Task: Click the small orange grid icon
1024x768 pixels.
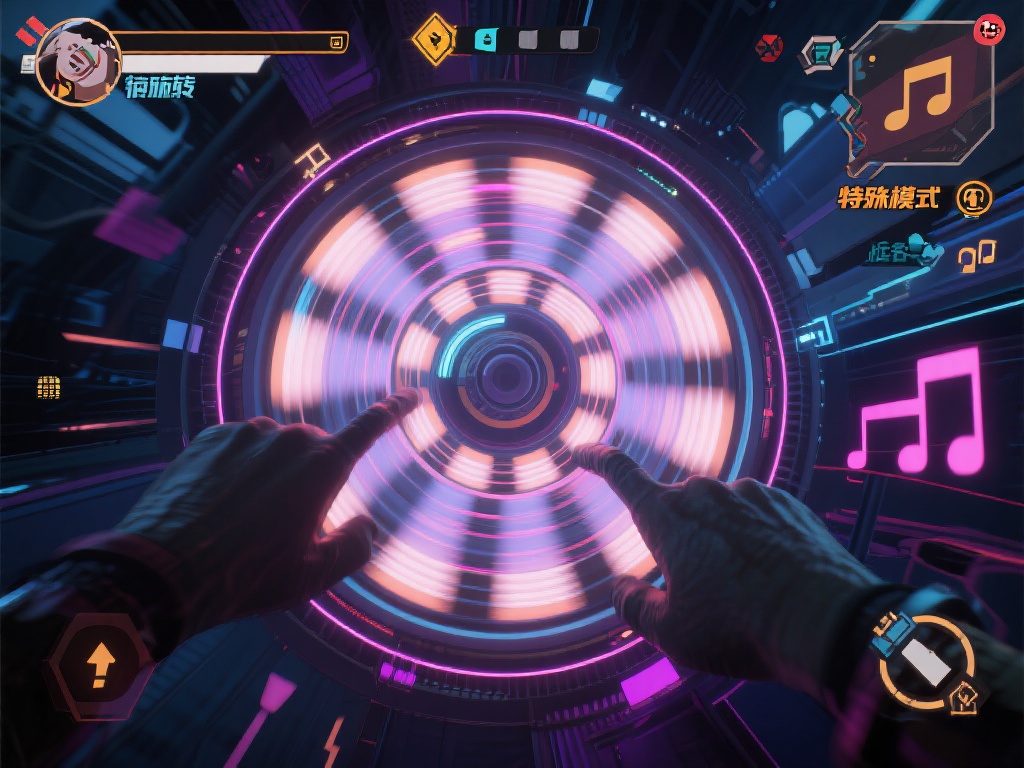Action: 48,388
